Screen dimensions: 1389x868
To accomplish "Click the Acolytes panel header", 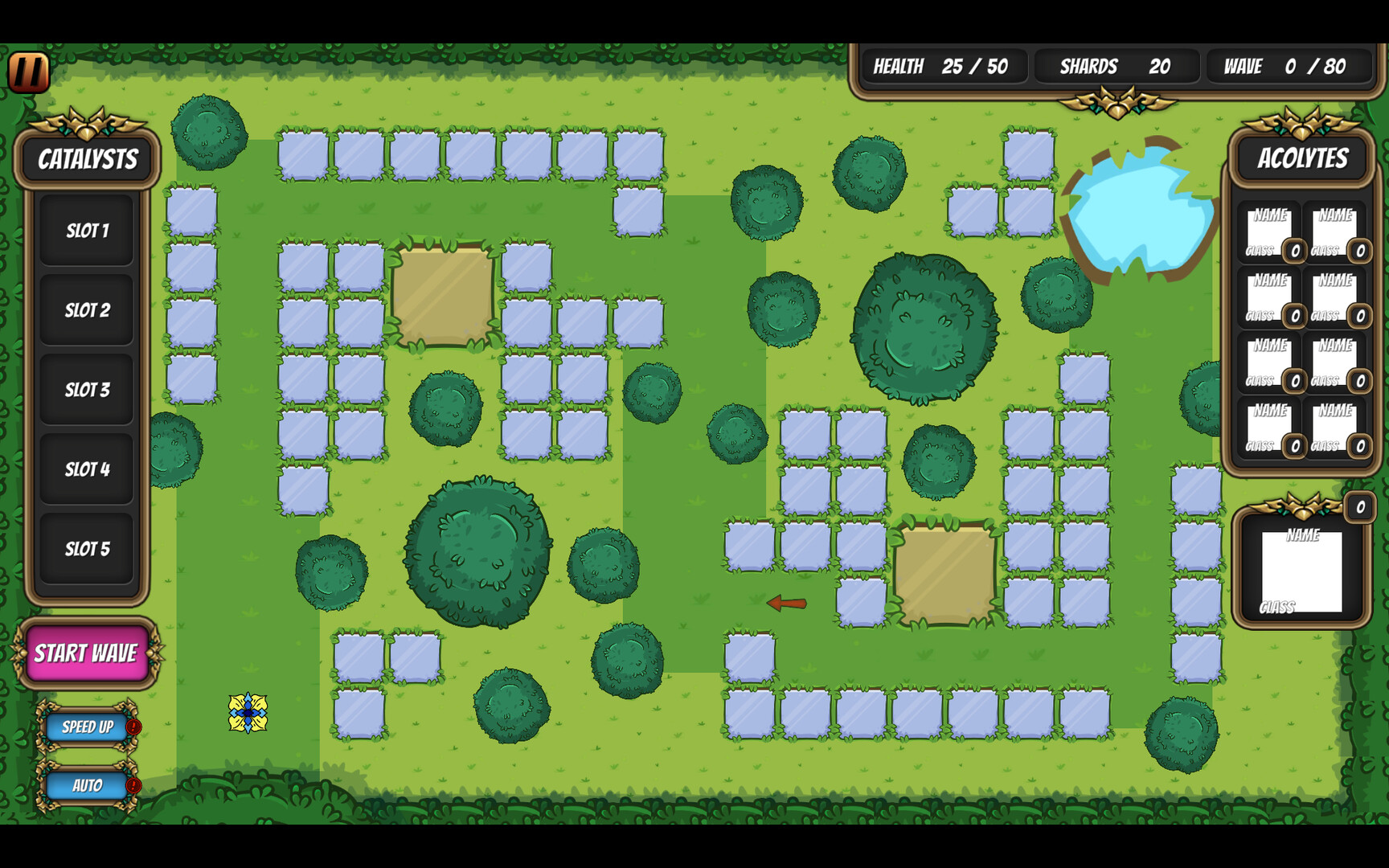I will (1302, 160).
